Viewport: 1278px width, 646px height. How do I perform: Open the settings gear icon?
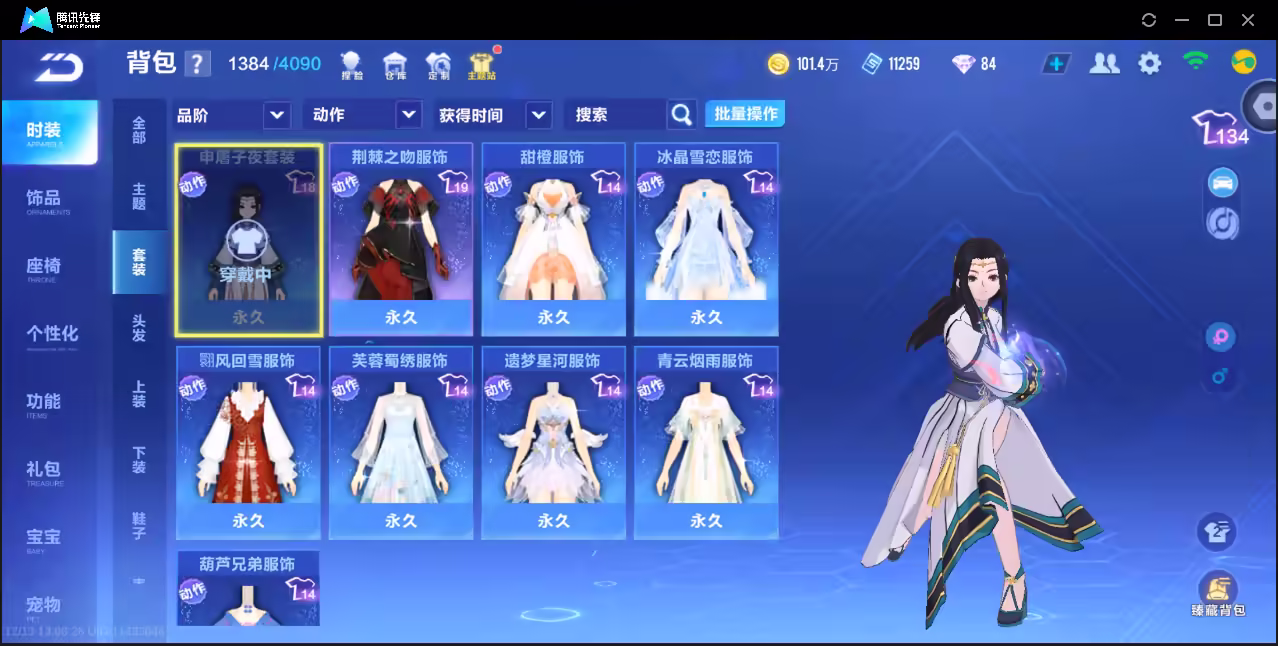1150,64
